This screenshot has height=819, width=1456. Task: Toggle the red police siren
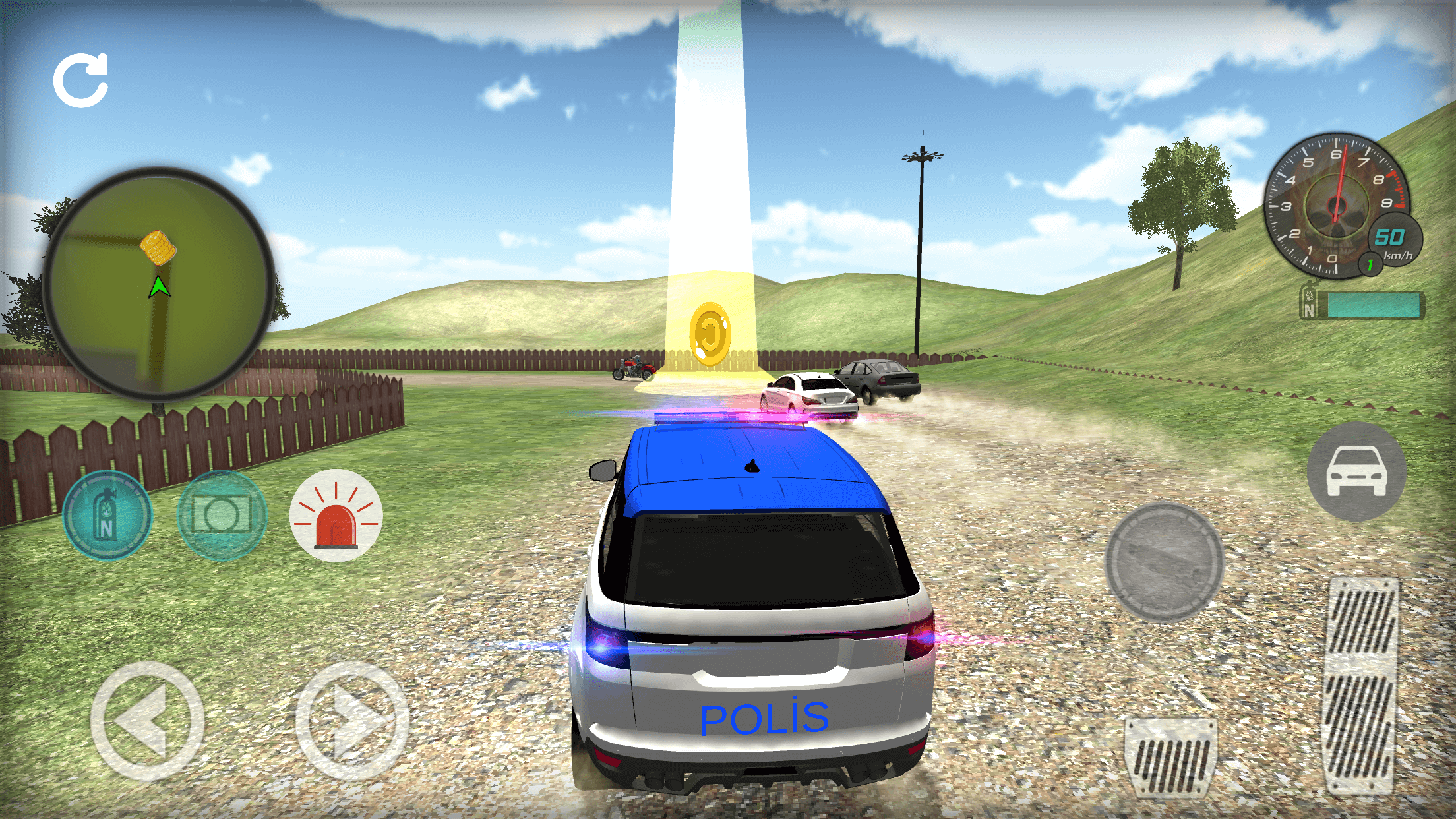336,515
